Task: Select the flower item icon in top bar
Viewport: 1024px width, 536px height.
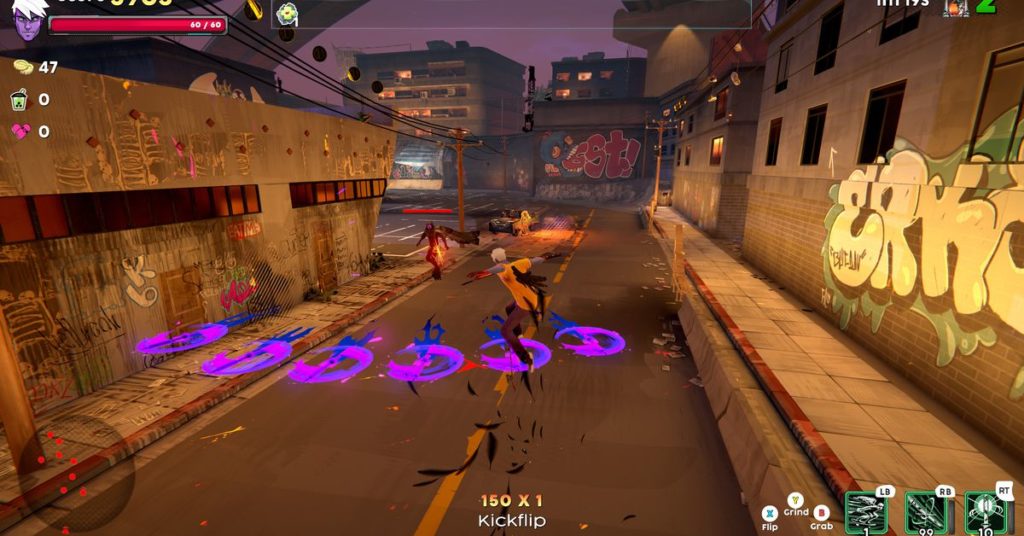Action: click(287, 13)
